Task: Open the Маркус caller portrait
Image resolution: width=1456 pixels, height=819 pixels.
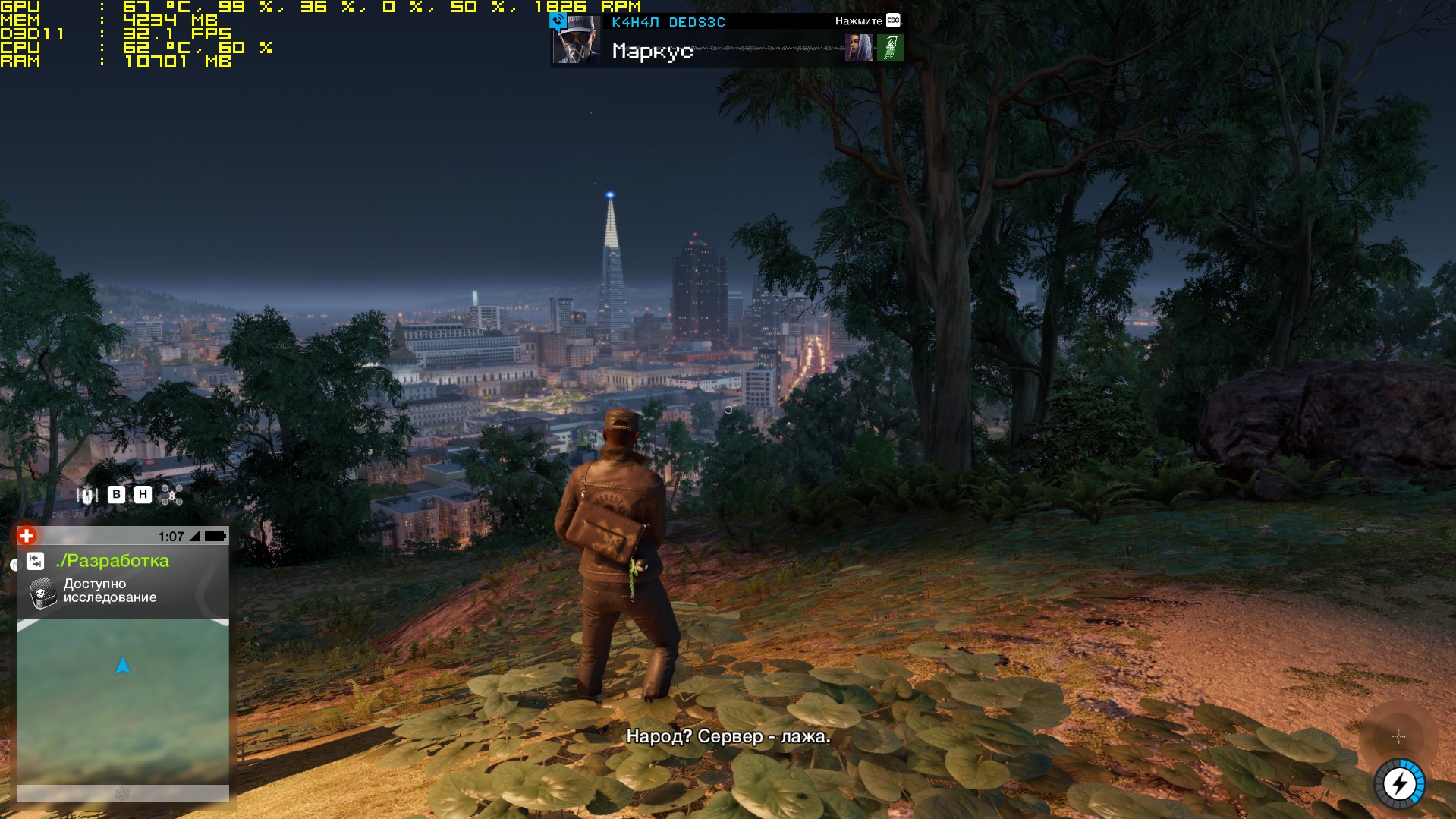Action: 576,40
